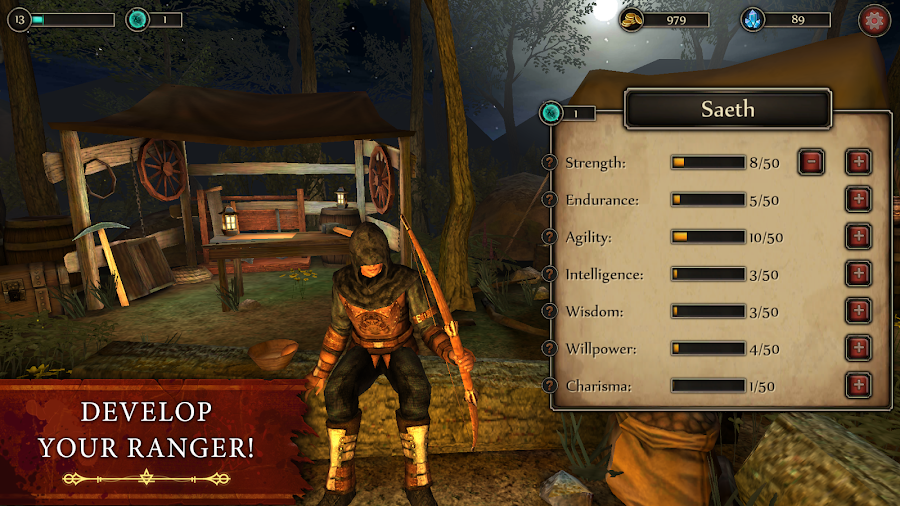Open the settings gear button

874,20
